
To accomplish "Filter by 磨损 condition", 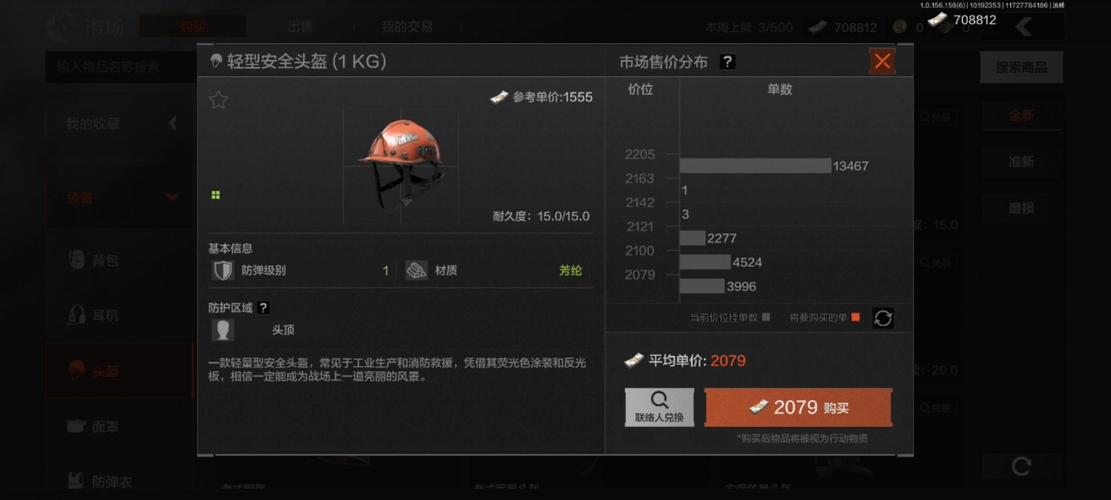I will [1020, 208].
